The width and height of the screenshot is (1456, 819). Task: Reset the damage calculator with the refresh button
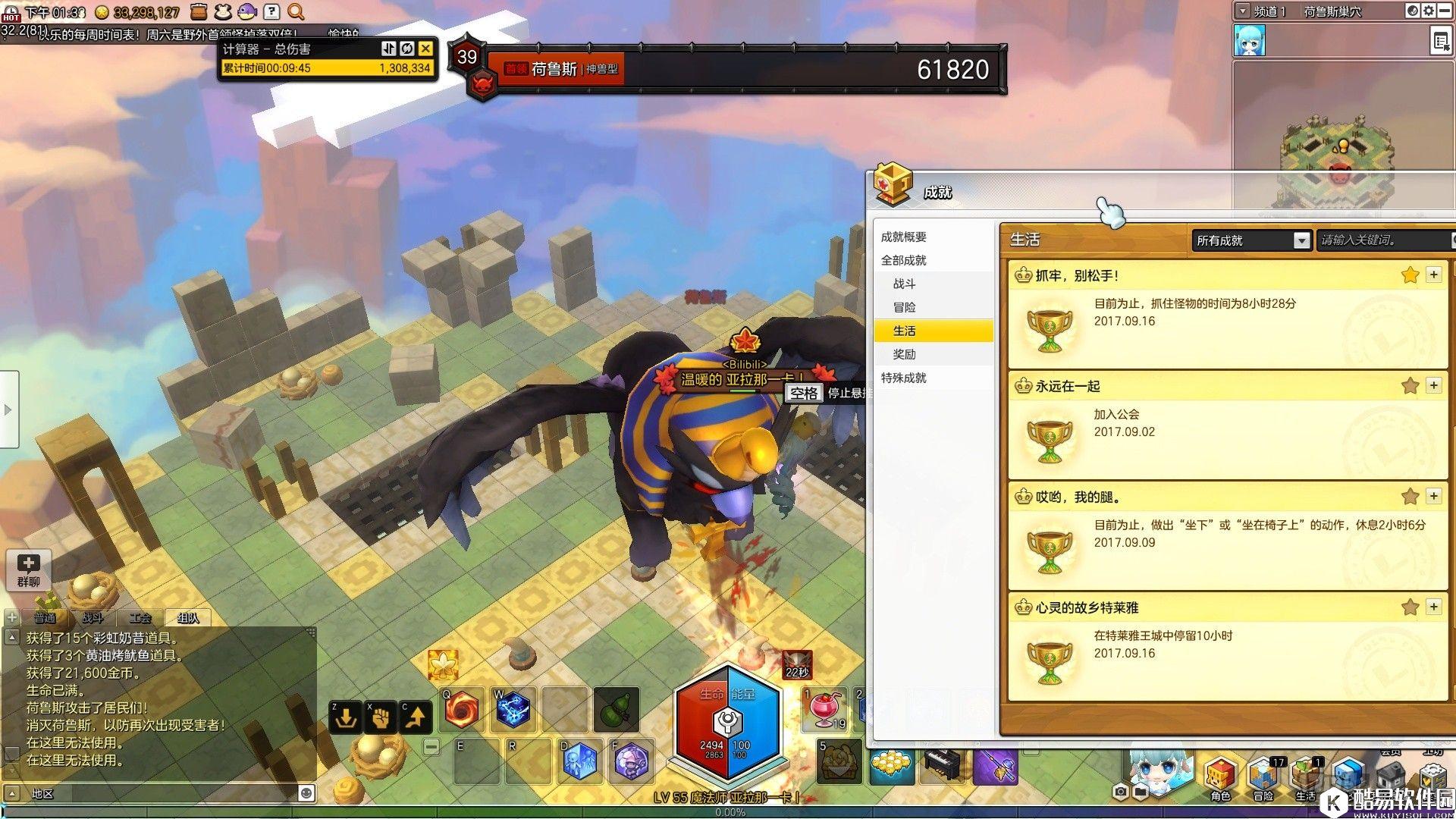407,49
